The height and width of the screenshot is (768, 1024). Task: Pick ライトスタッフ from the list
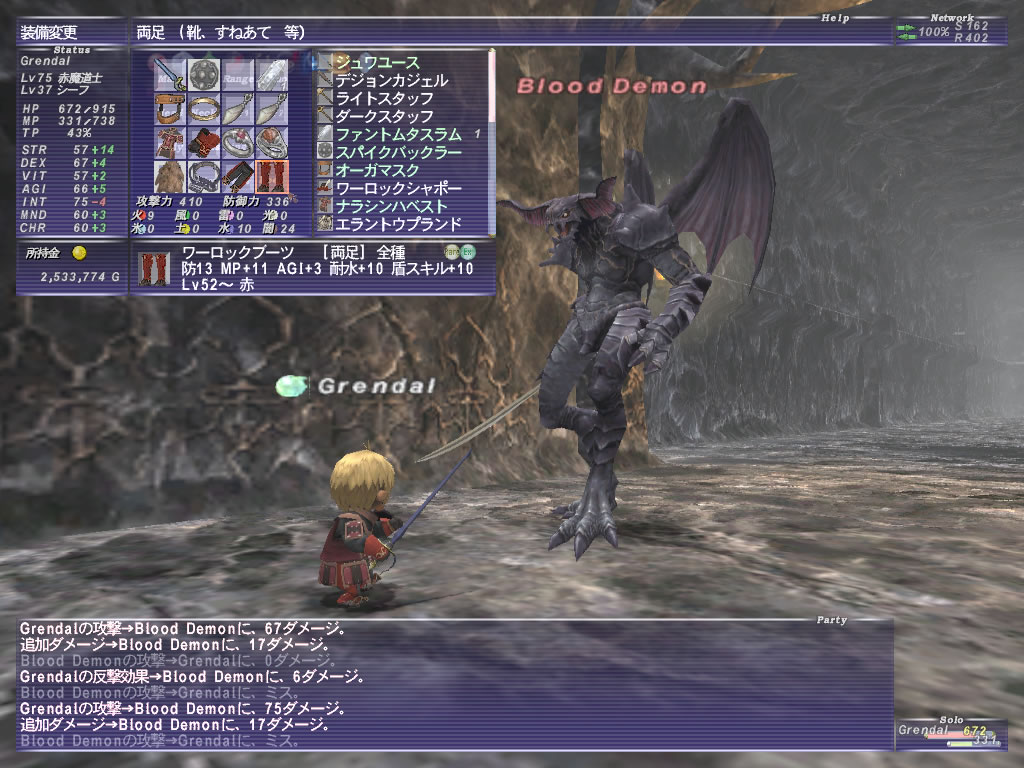[x=384, y=98]
